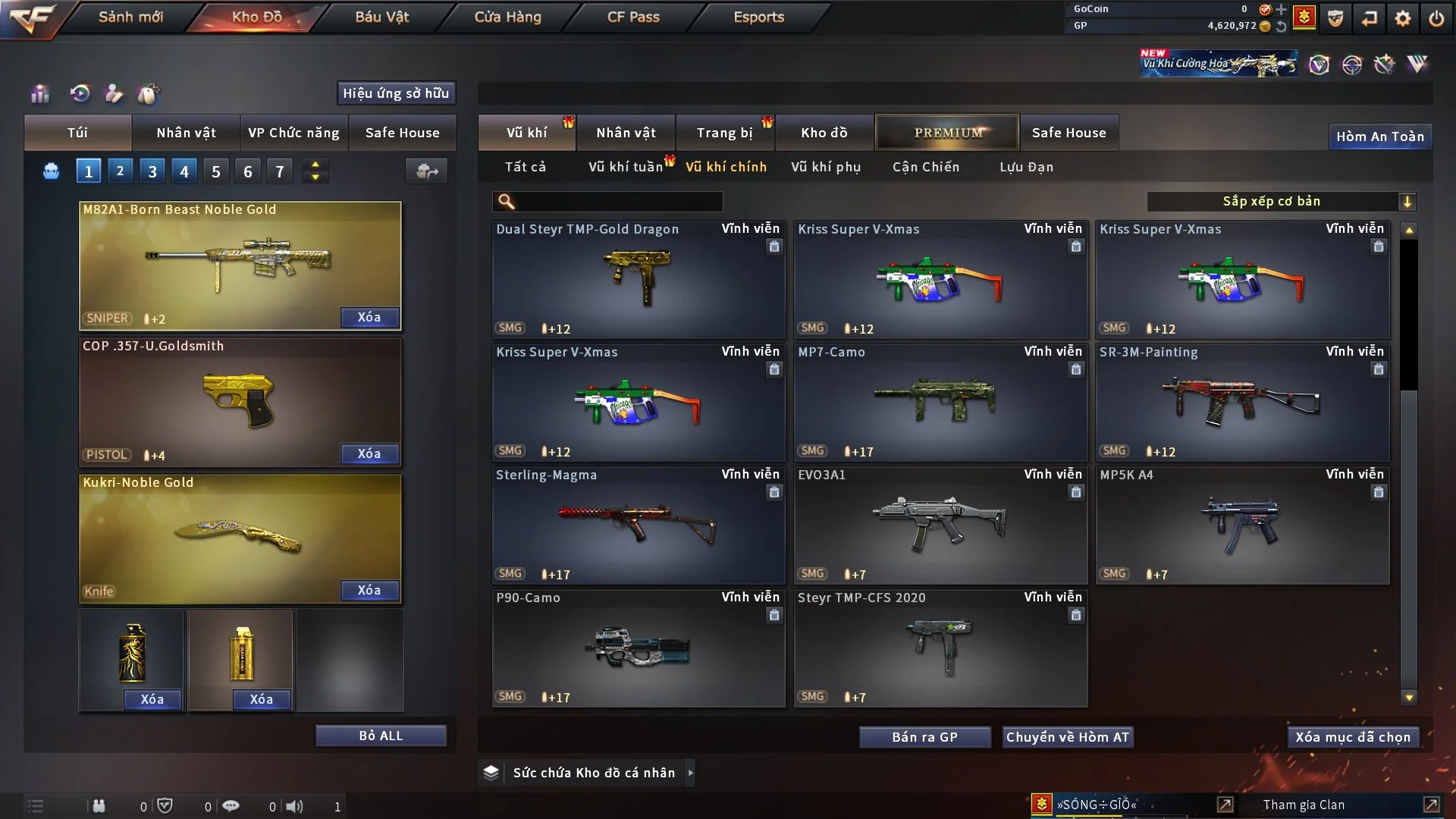Click Xóa mục đã chọn button
The width and height of the screenshot is (1456, 819).
point(1353,737)
